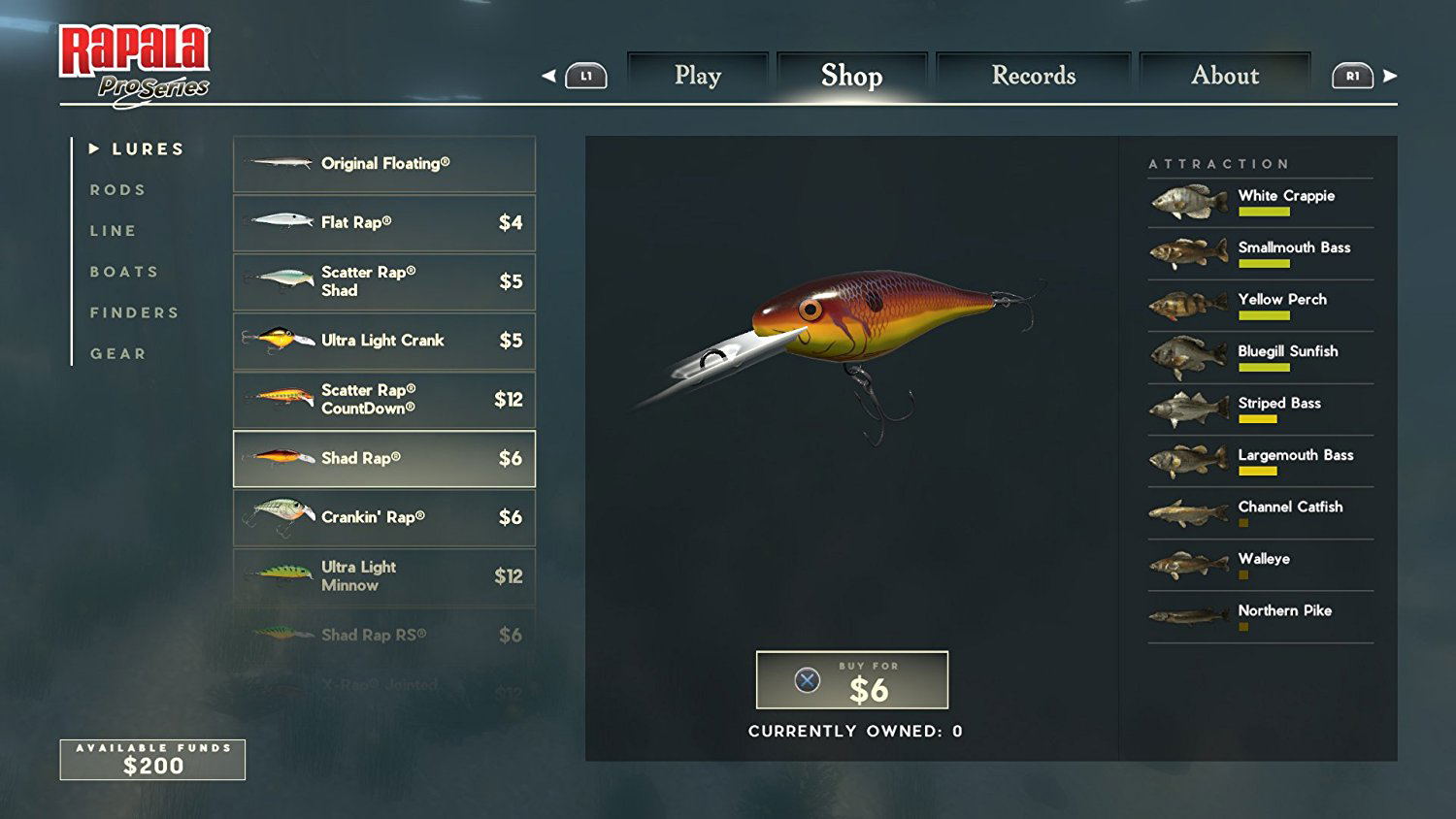The height and width of the screenshot is (819, 1456).
Task: Select the Shad Rap lure row
Action: pos(384,458)
